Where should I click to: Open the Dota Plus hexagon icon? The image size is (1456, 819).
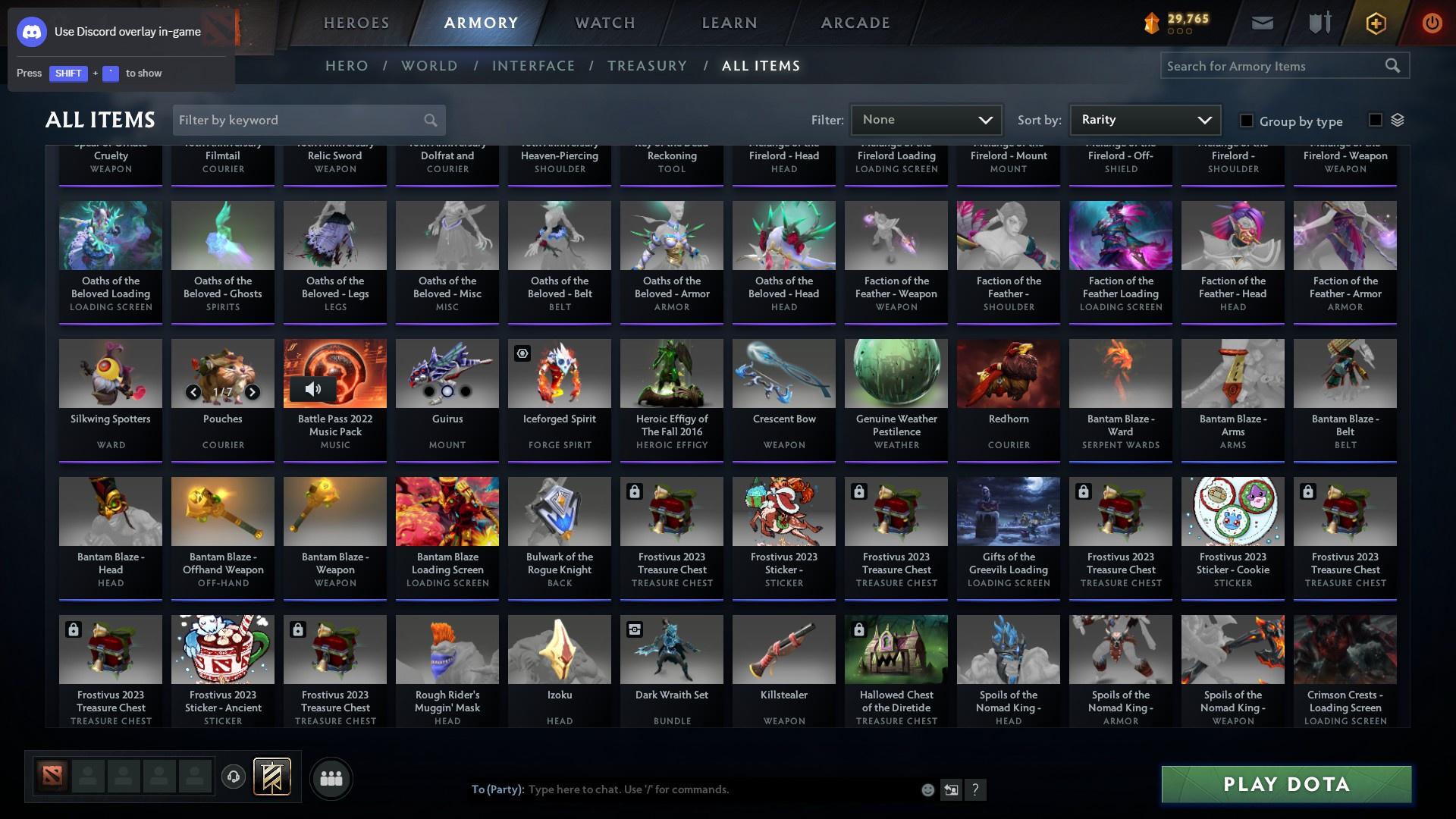pyautogui.click(x=1375, y=24)
